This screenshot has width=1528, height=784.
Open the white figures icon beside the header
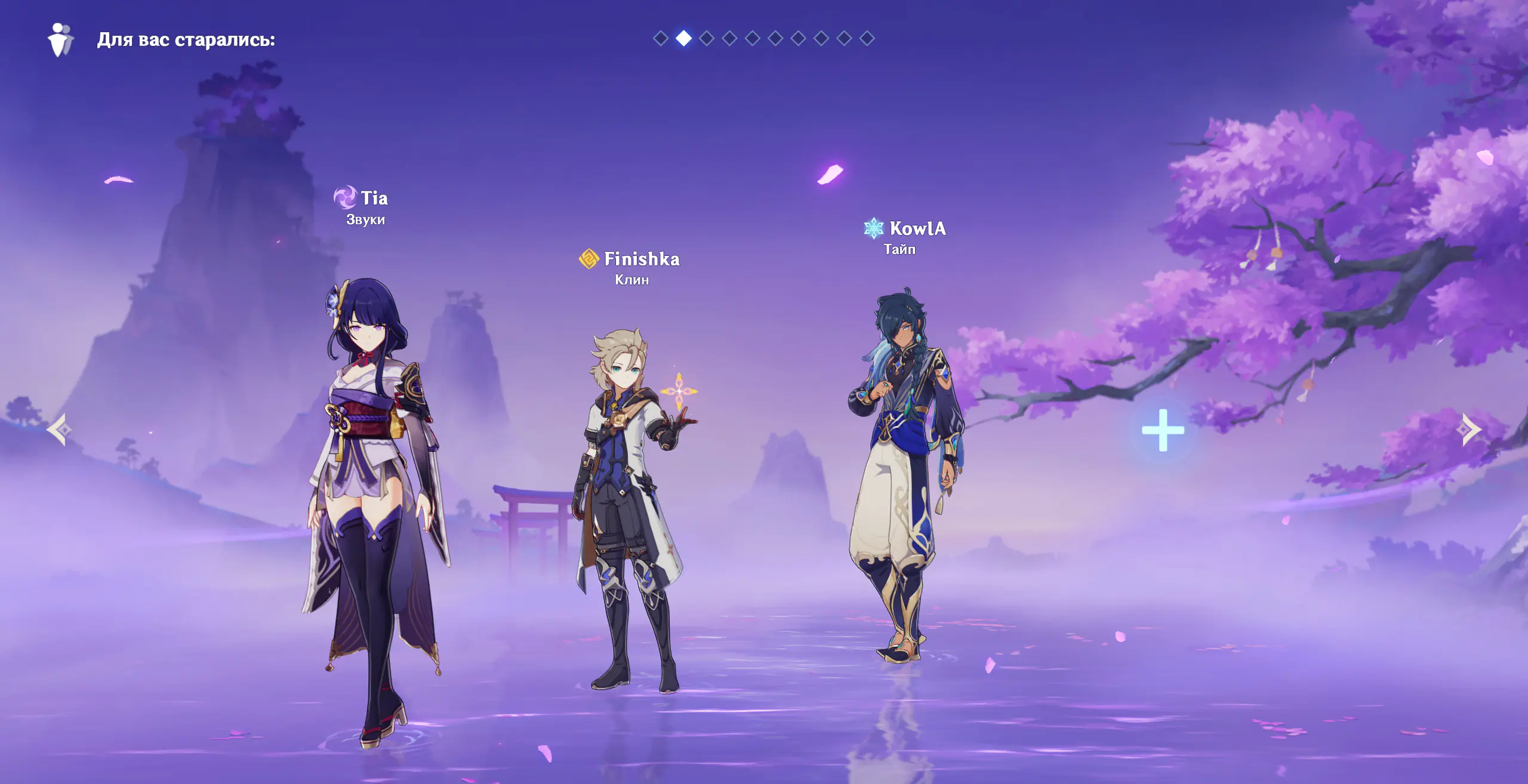tap(60, 40)
